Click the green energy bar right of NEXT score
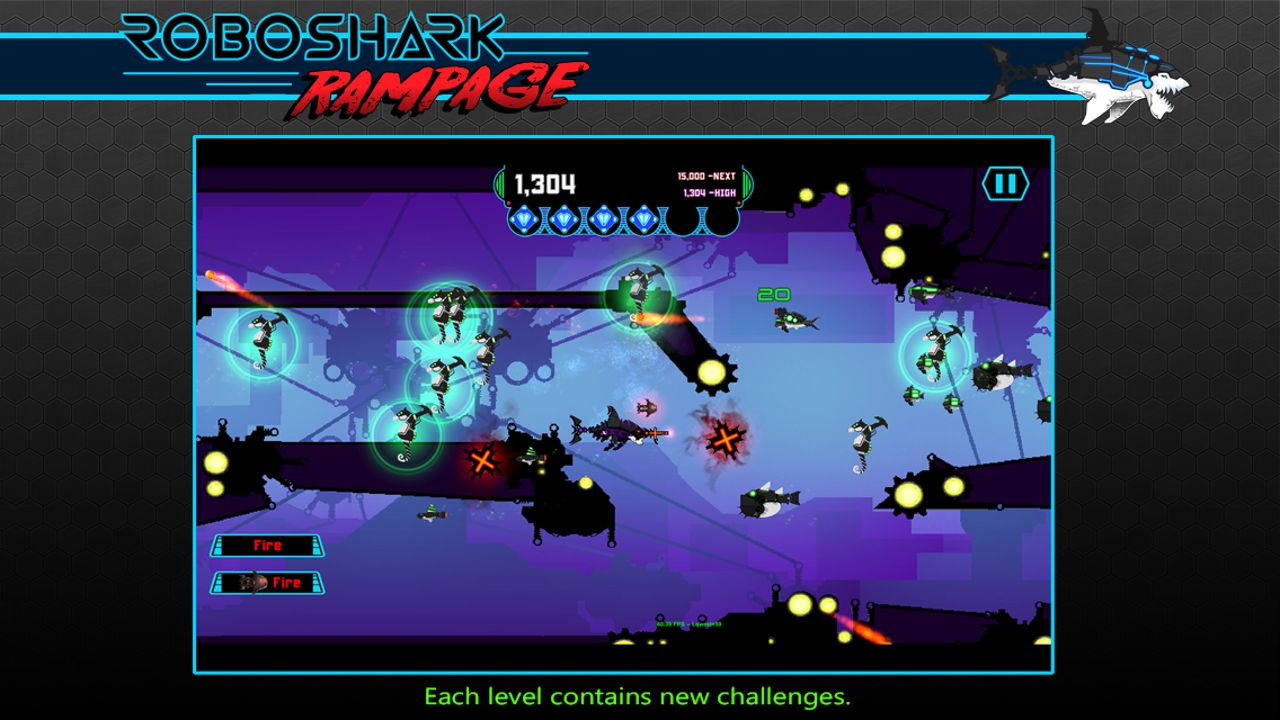 click(747, 183)
